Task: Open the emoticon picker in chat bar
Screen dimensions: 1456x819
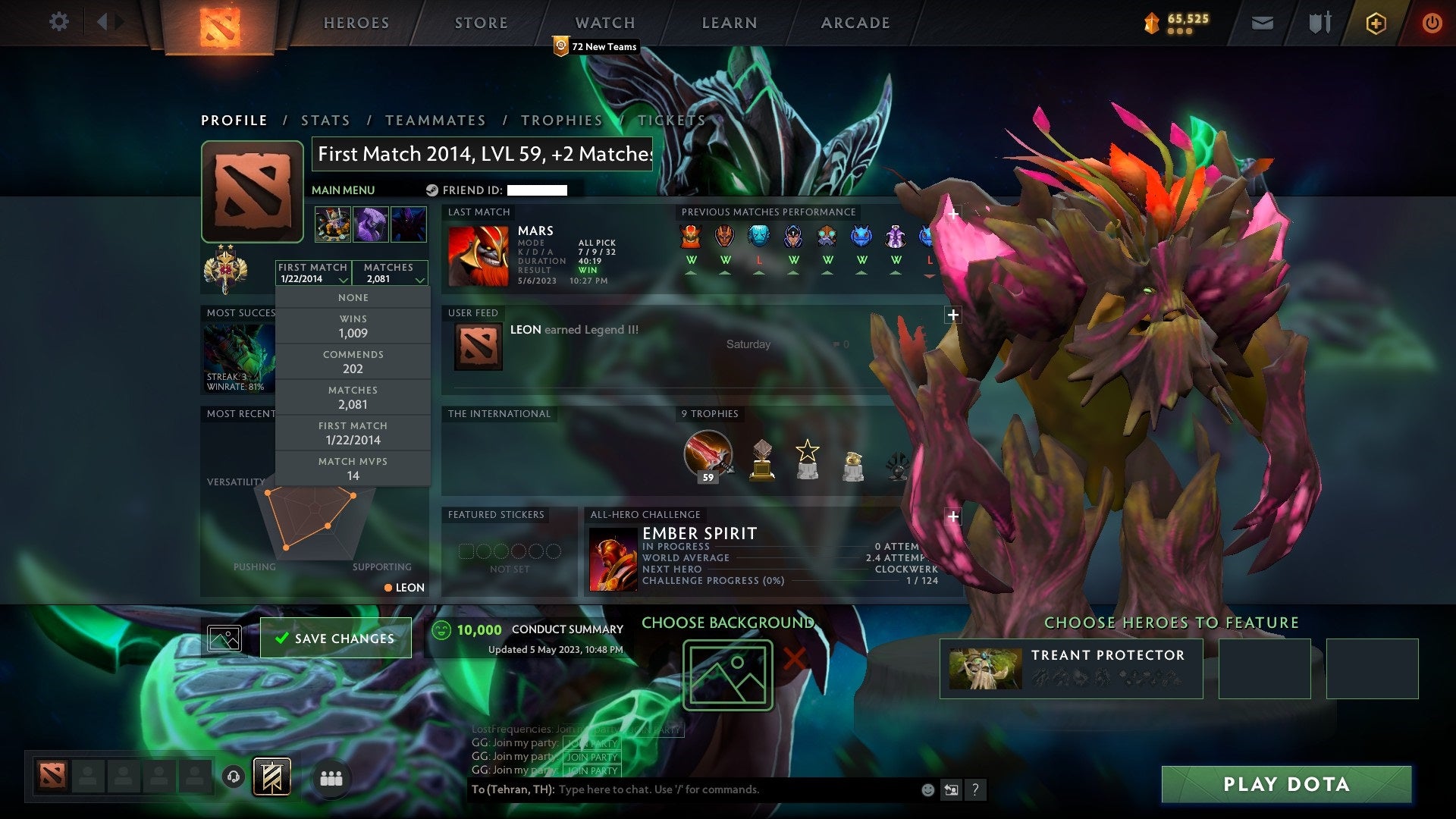Action: pos(927,789)
